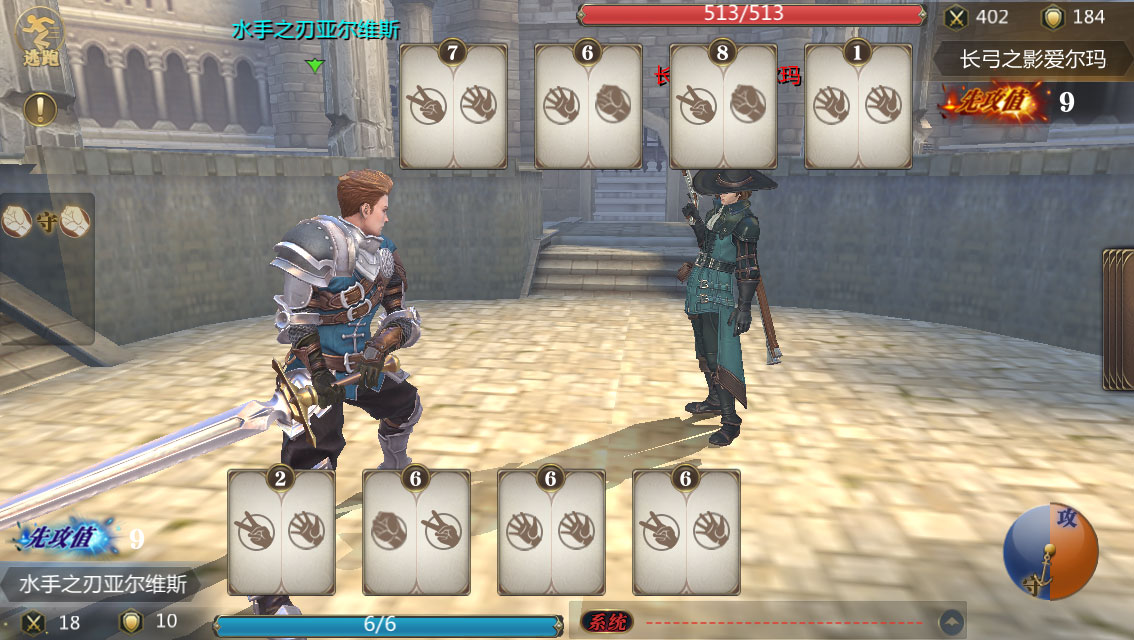The width and height of the screenshot is (1134, 640).
Task: Tap the 逃跑 escape button
Action: 41,38
